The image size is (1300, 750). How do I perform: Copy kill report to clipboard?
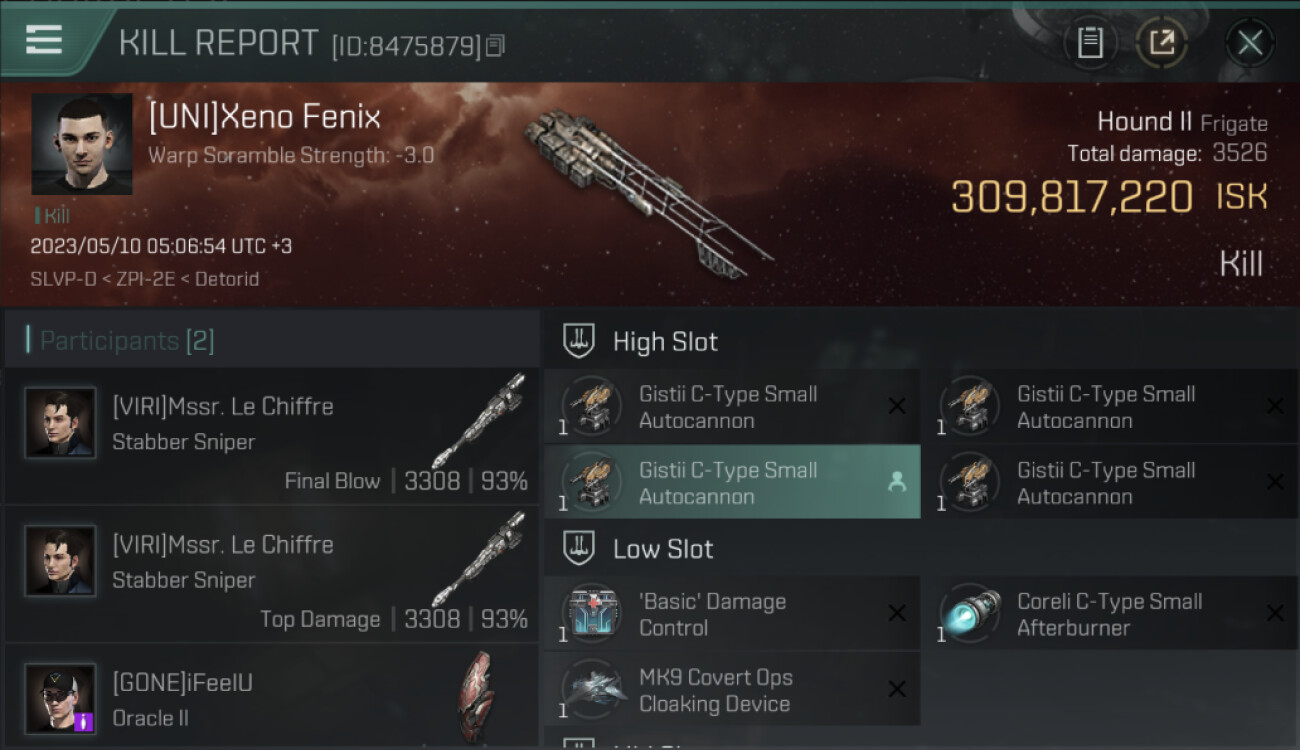1090,42
